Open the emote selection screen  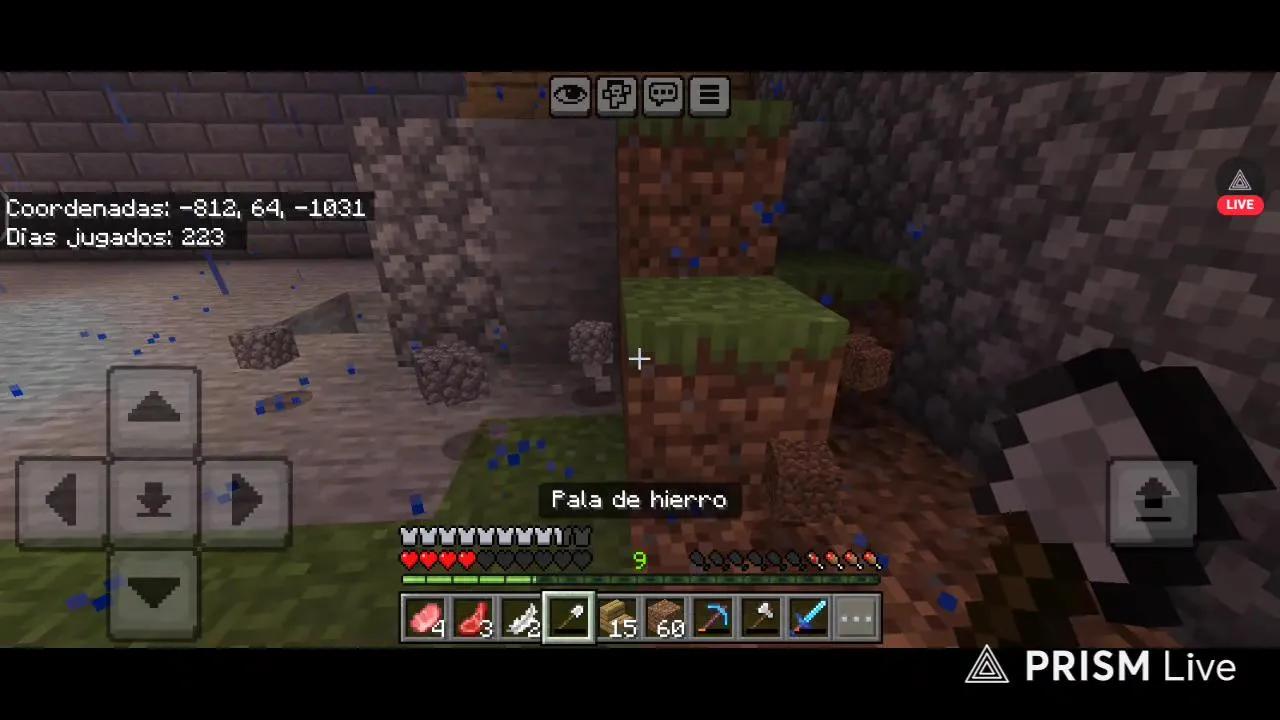point(616,94)
